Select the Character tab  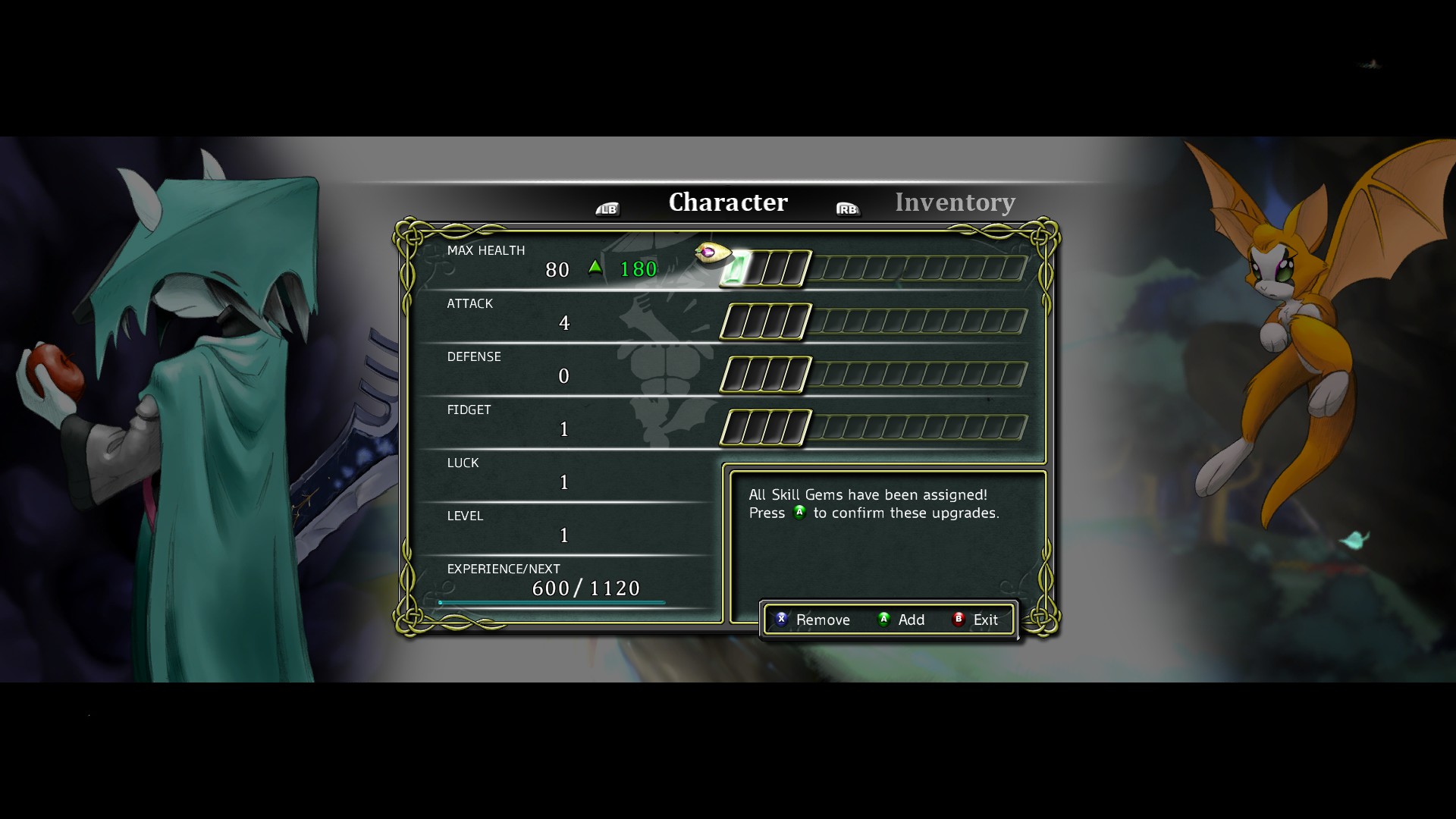(x=728, y=202)
